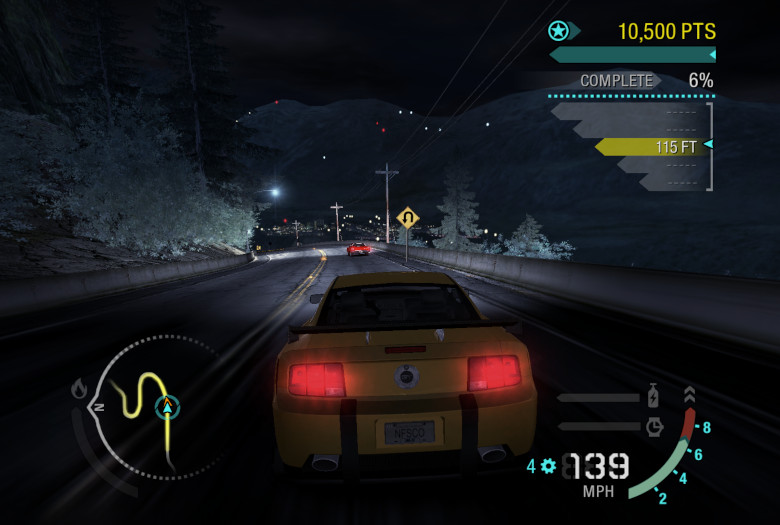Screen dimensions: 780x525
Task: Select the nitrous bottle icon
Action: click(653, 395)
